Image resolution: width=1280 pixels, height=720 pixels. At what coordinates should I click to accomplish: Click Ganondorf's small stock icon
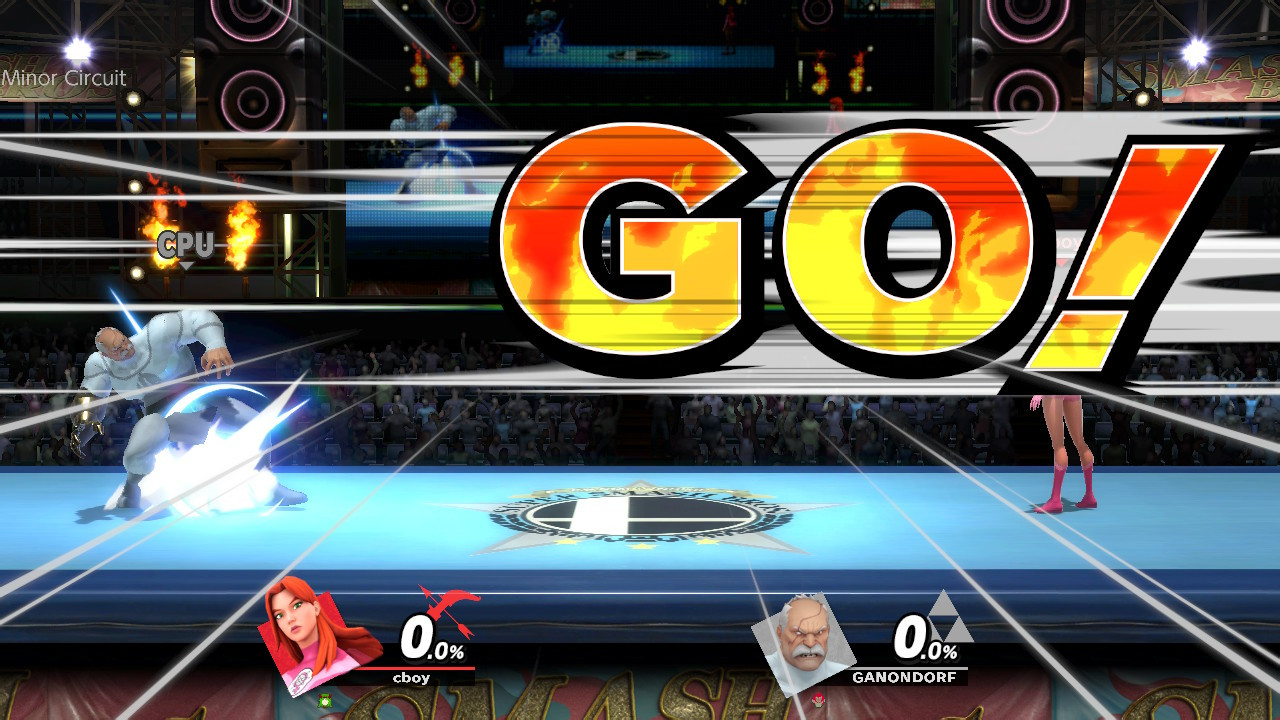pyautogui.click(x=818, y=698)
